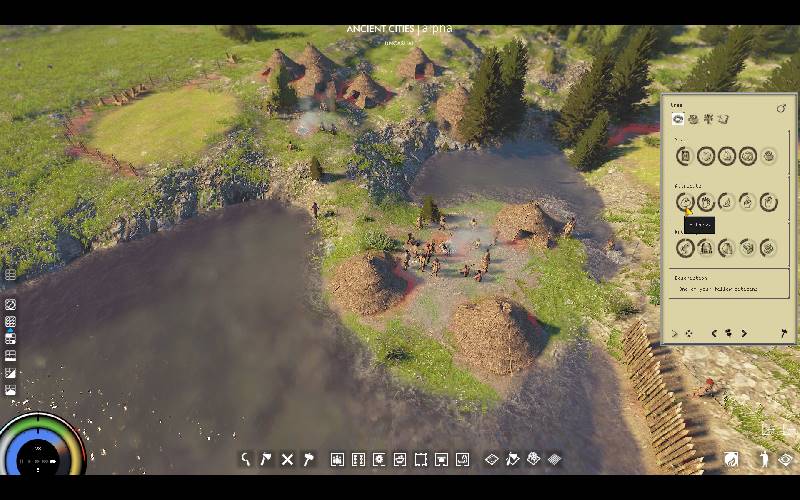Select the first diamond layer icon in bottom toolbar
Screen dimensions: 800x500
(x=491, y=460)
